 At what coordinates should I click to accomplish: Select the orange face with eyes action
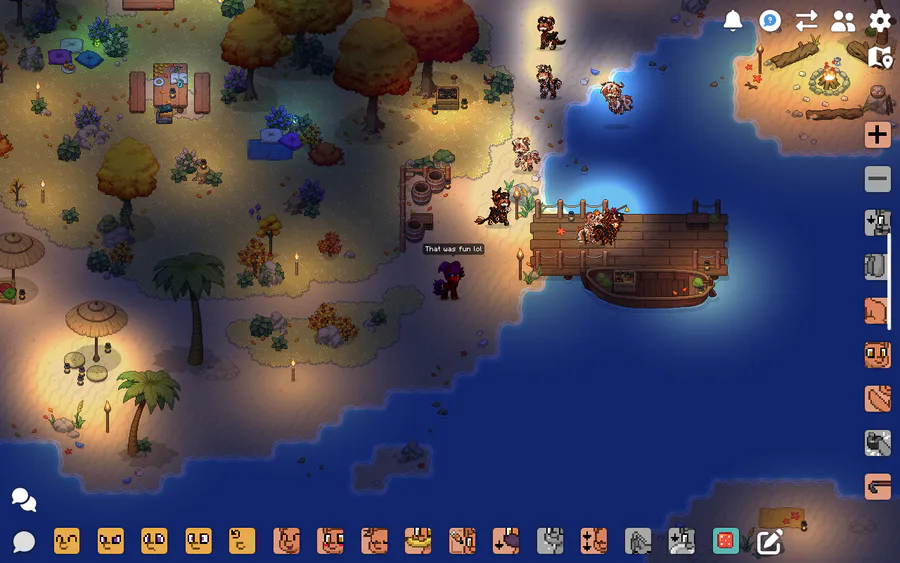coord(878,354)
